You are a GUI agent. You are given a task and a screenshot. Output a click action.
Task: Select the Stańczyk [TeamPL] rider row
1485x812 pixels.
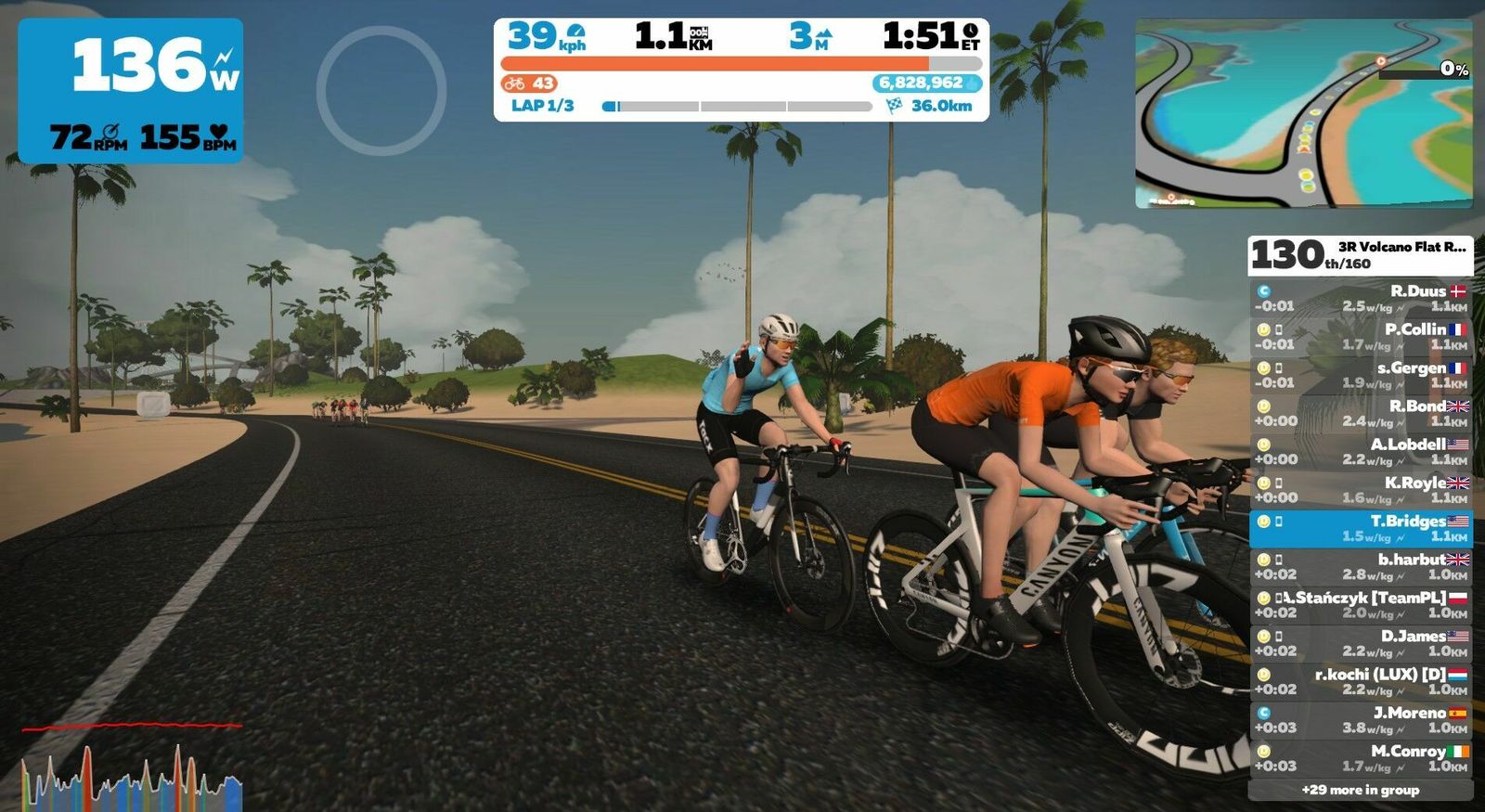[1361, 605]
